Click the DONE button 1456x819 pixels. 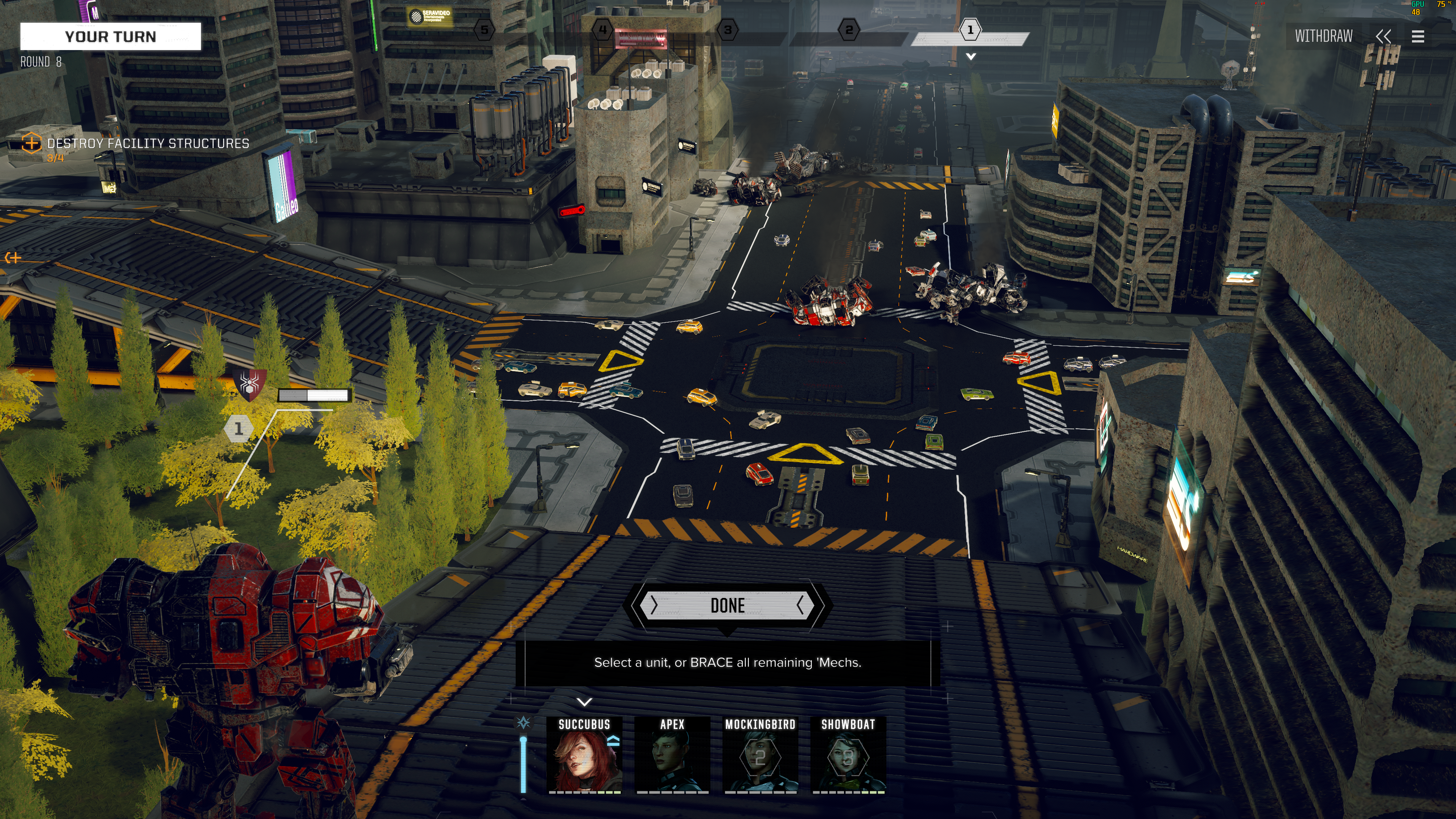click(x=727, y=606)
